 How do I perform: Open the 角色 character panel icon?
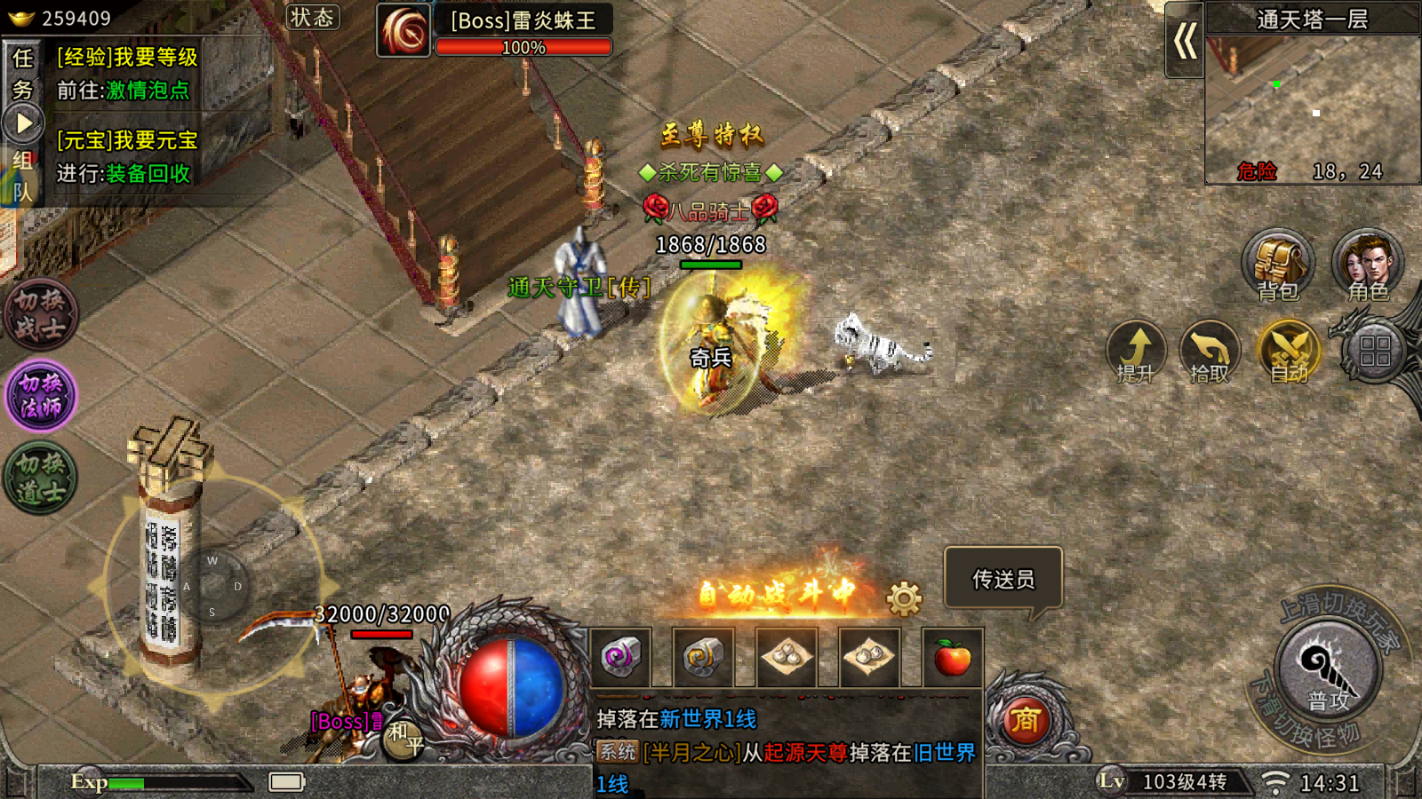(x=1366, y=262)
